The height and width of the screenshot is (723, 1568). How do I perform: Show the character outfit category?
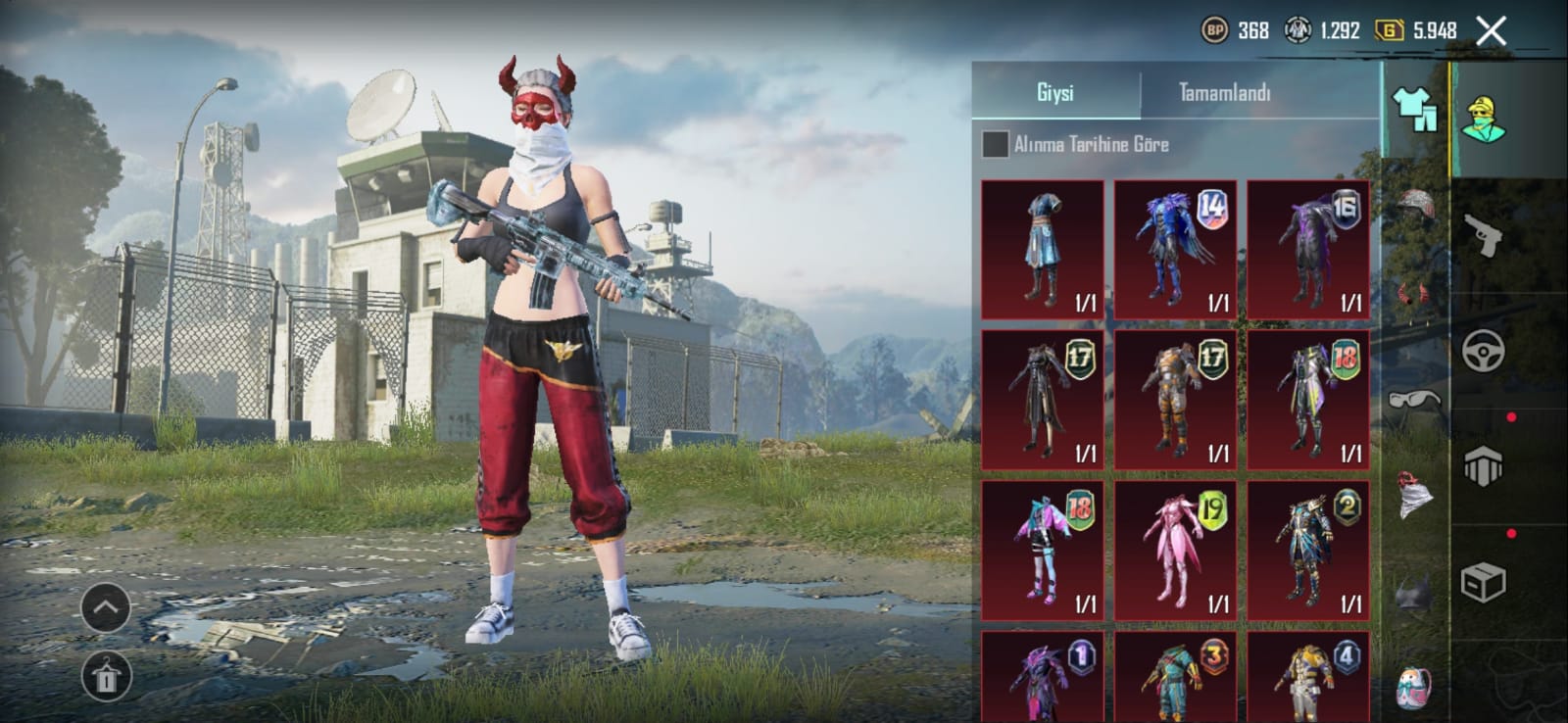pyautogui.click(x=1483, y=120)
